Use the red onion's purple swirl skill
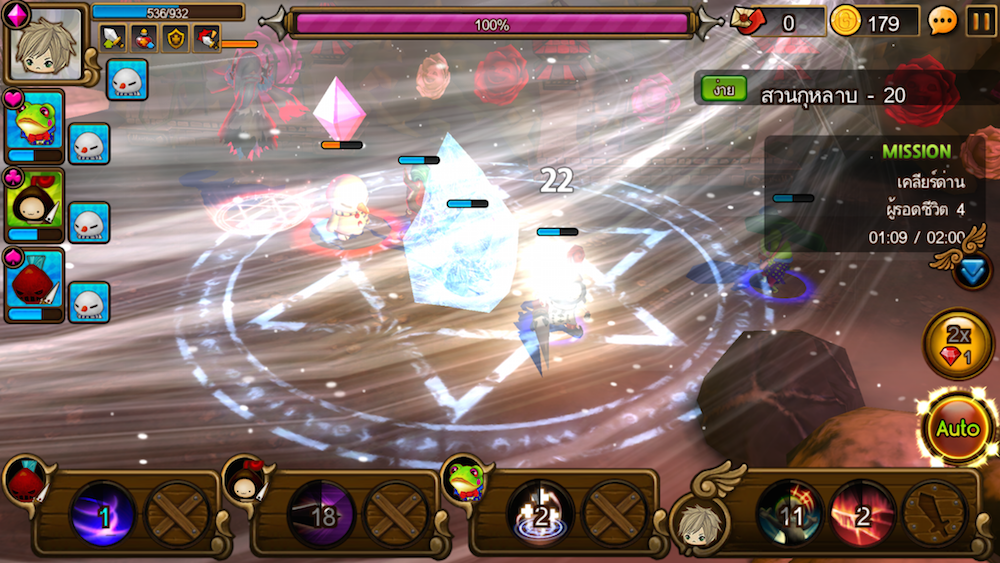 (102, 514)
